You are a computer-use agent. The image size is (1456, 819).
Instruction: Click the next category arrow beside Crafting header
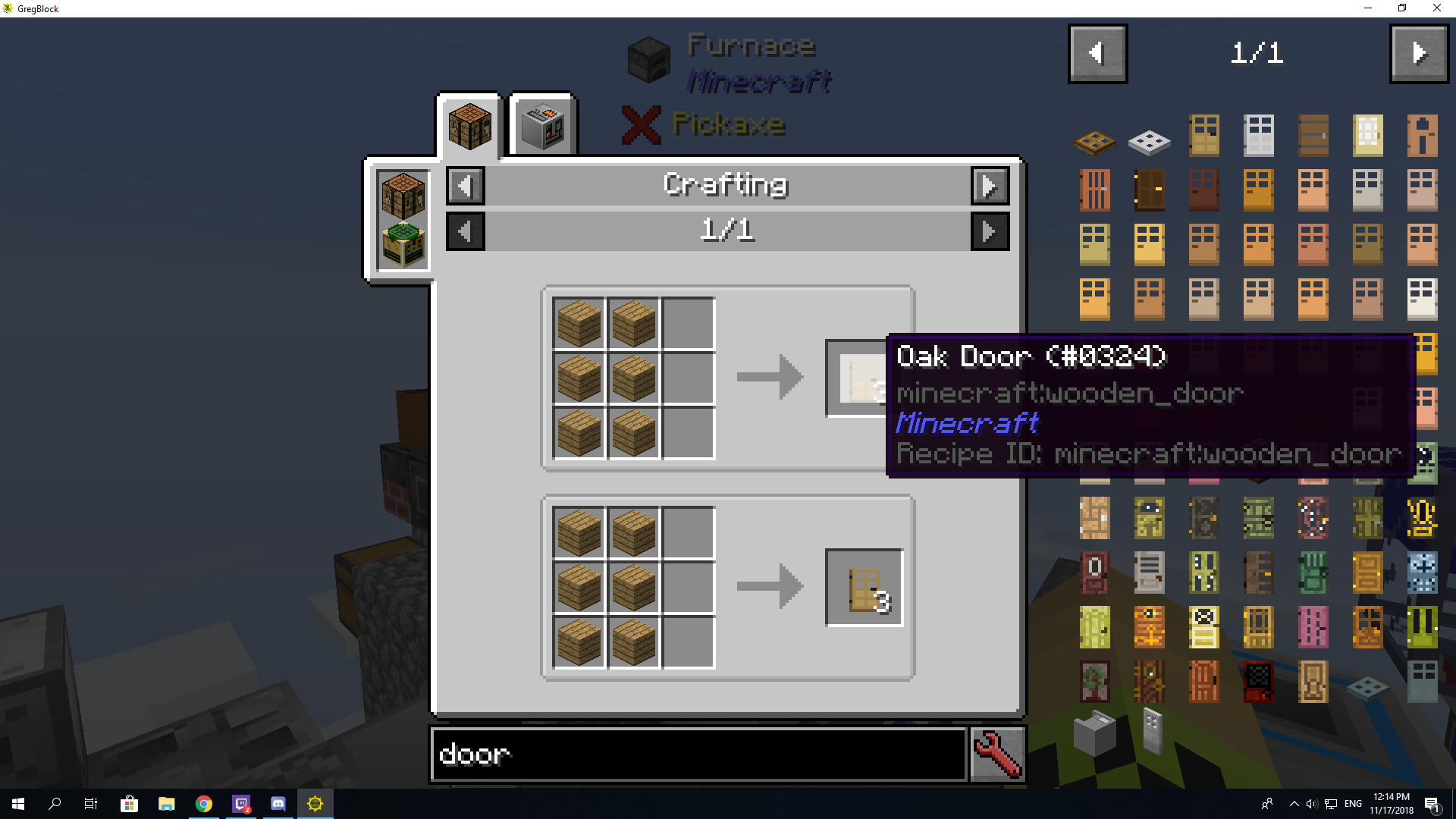pyautogui.click(x=990, y=185)
